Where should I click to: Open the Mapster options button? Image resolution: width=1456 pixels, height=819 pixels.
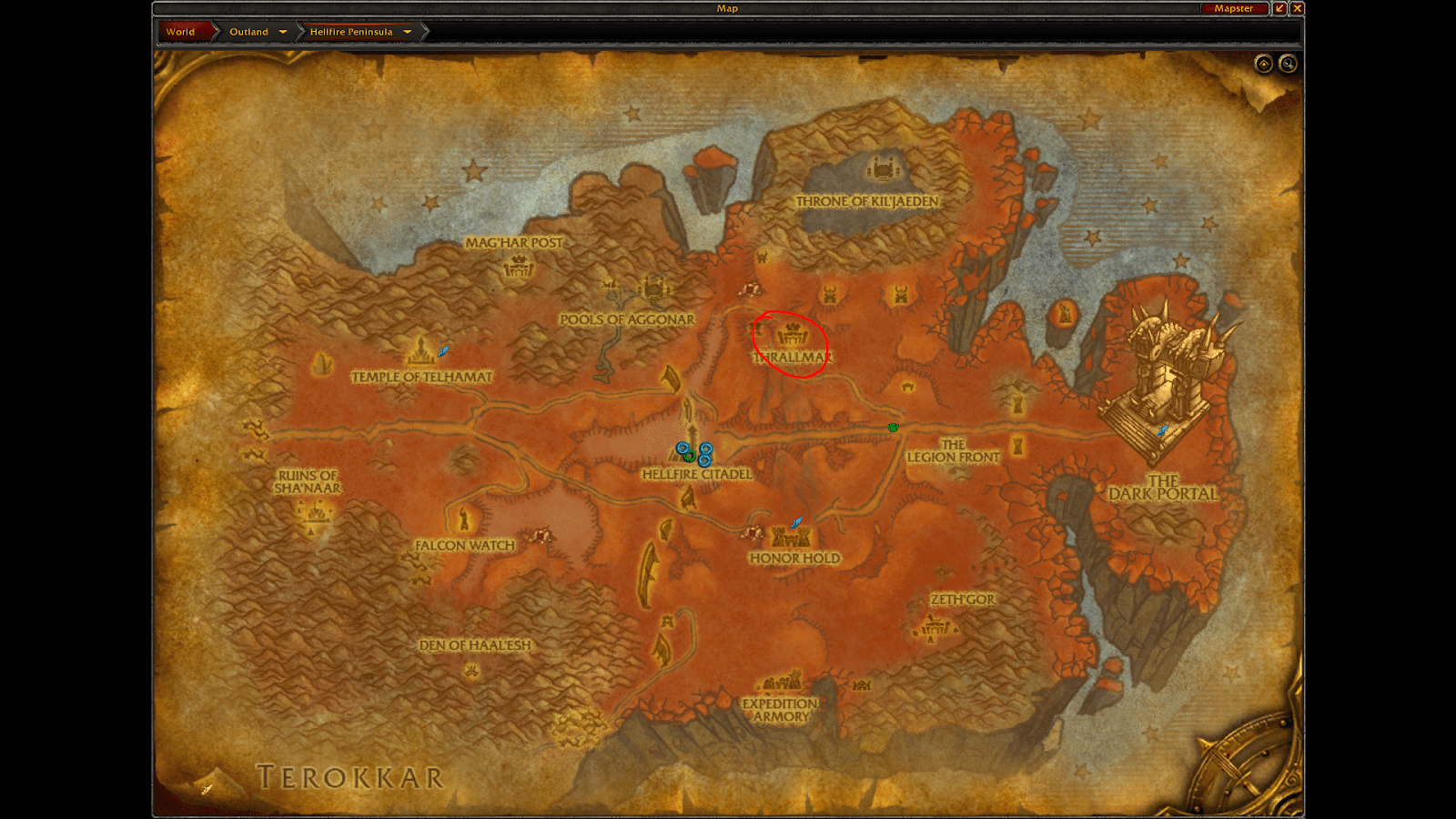tap(1235, 7)
